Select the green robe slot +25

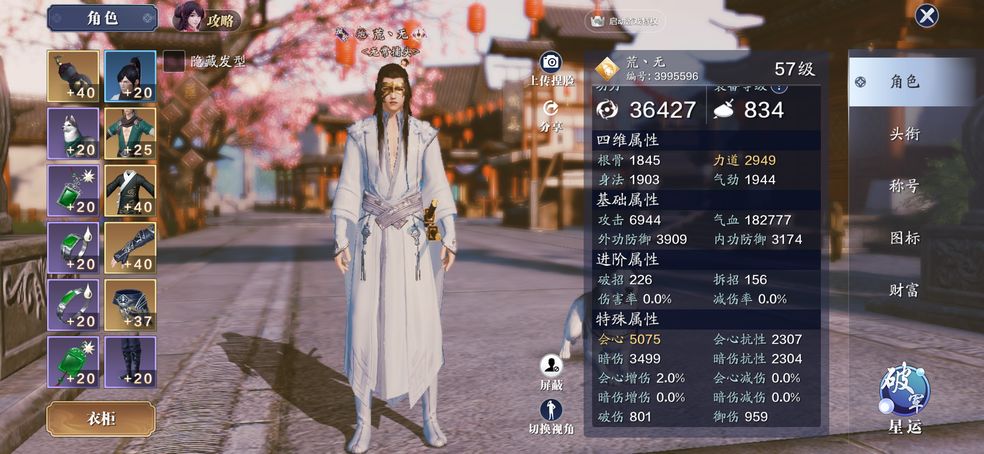(130, 134)
